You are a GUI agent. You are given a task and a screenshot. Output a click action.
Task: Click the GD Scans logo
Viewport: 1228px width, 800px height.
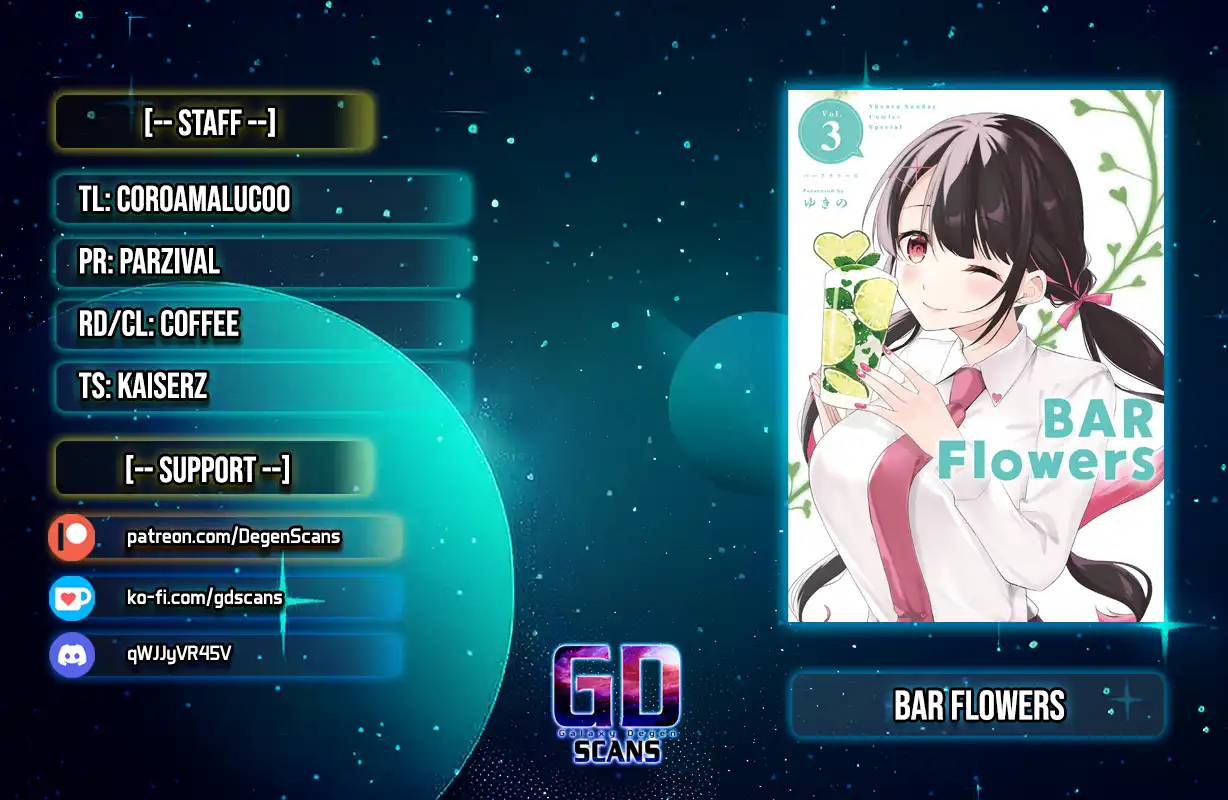[617, 703]
